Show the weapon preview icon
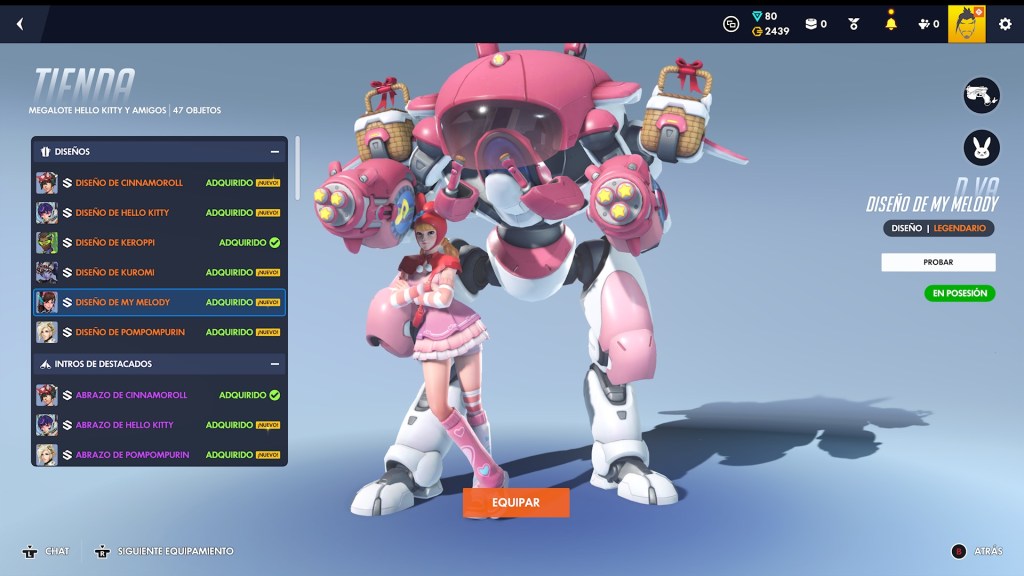The image size is (1024, 576). click(x=981, y=96)
